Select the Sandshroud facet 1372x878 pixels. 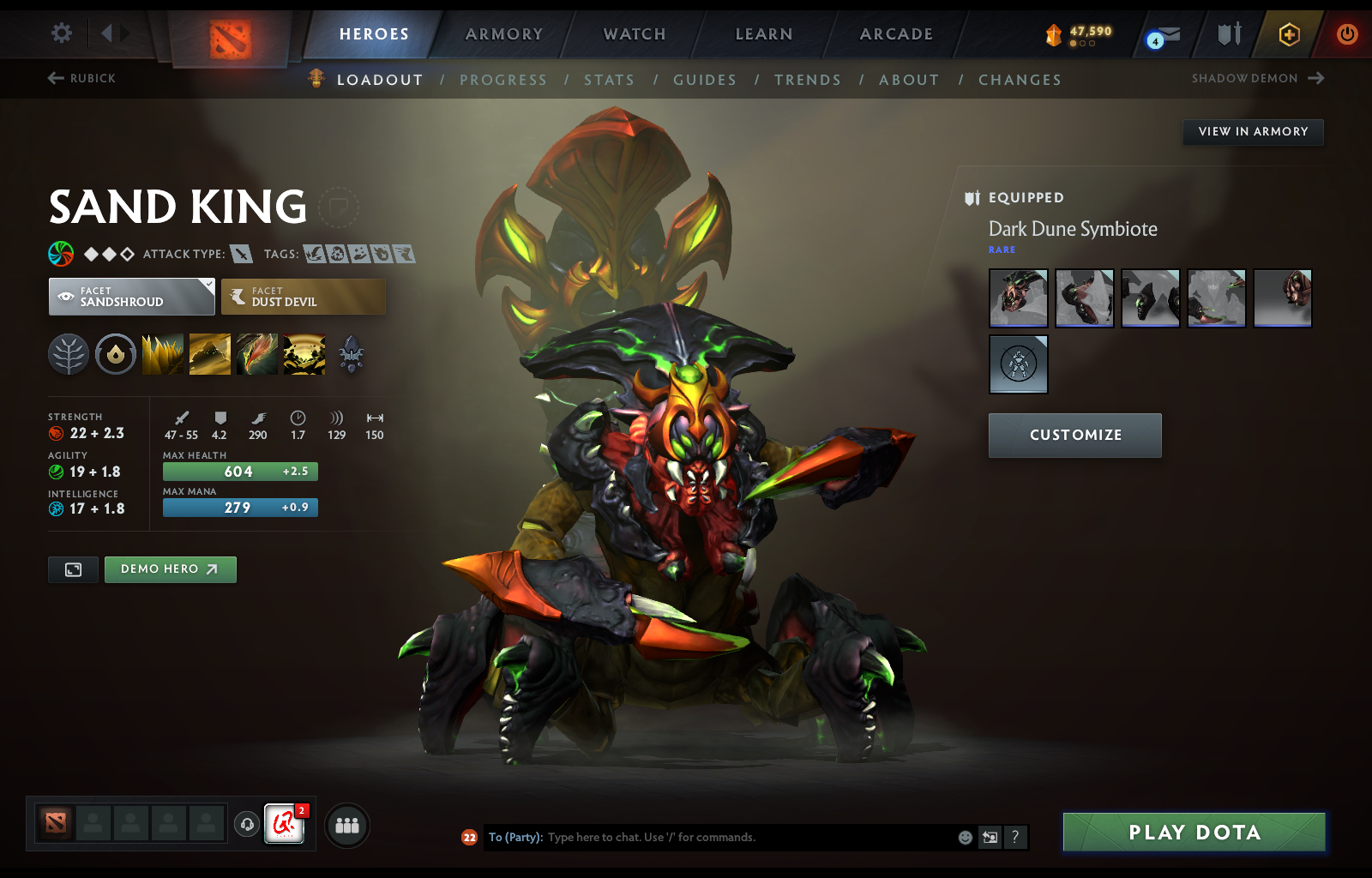[130, 296]
